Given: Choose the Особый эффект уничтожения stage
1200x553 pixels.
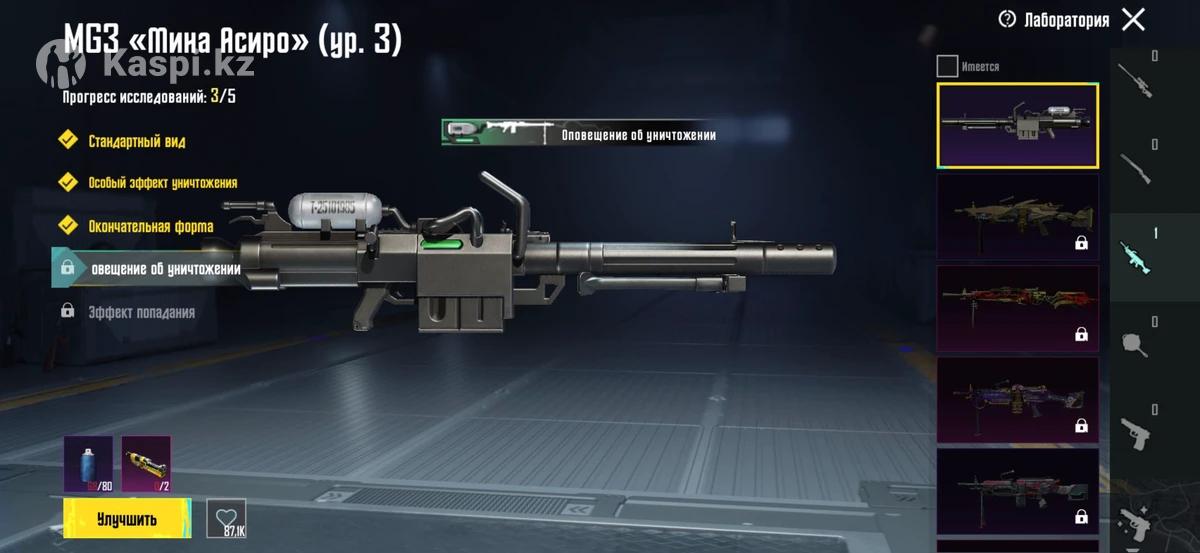Looking at the screenshot, I should pos(161,183).
